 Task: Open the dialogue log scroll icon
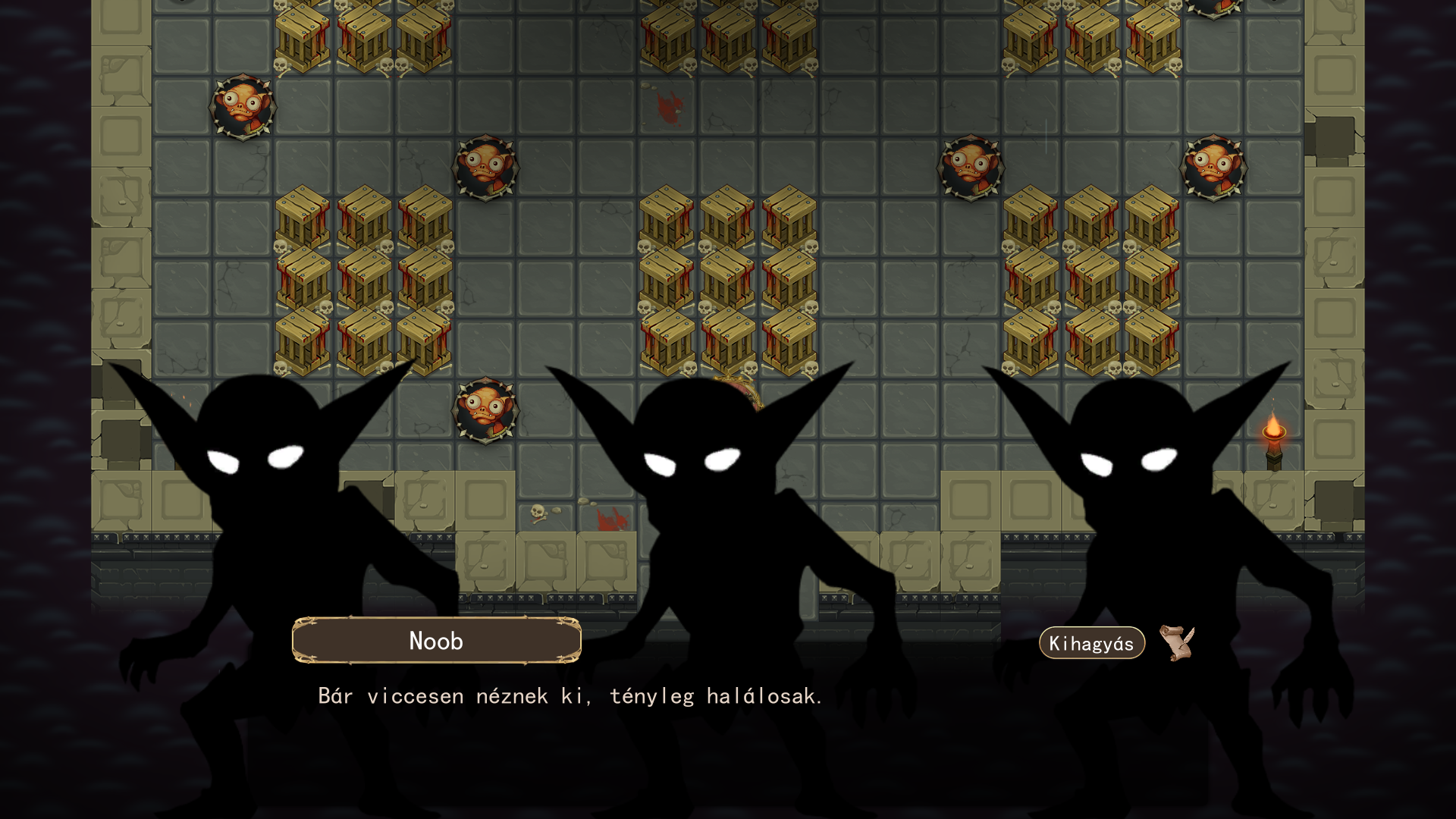tap(1176, 643)
